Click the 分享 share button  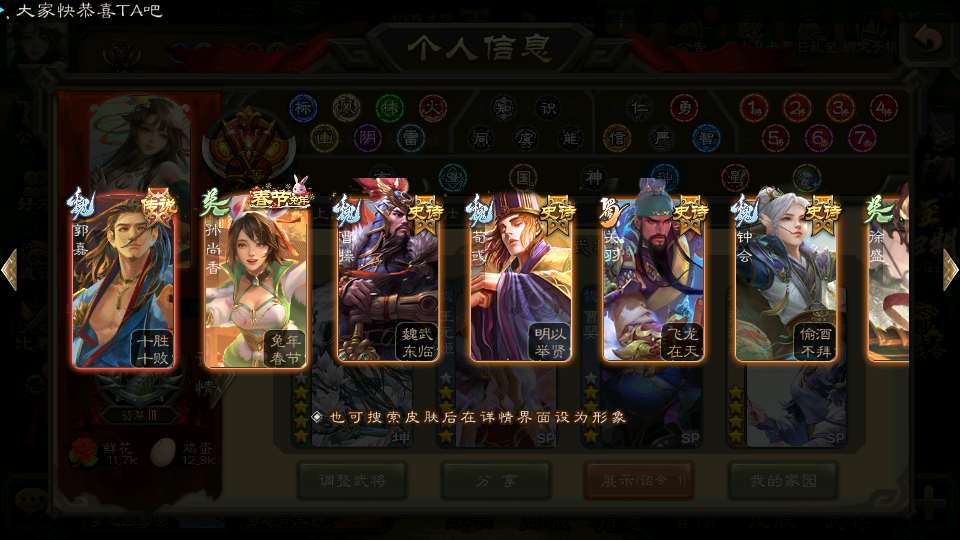496,480
